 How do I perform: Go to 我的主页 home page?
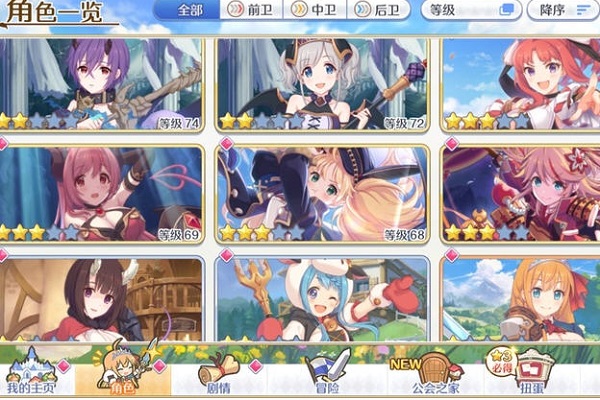(x=28, y=373)
